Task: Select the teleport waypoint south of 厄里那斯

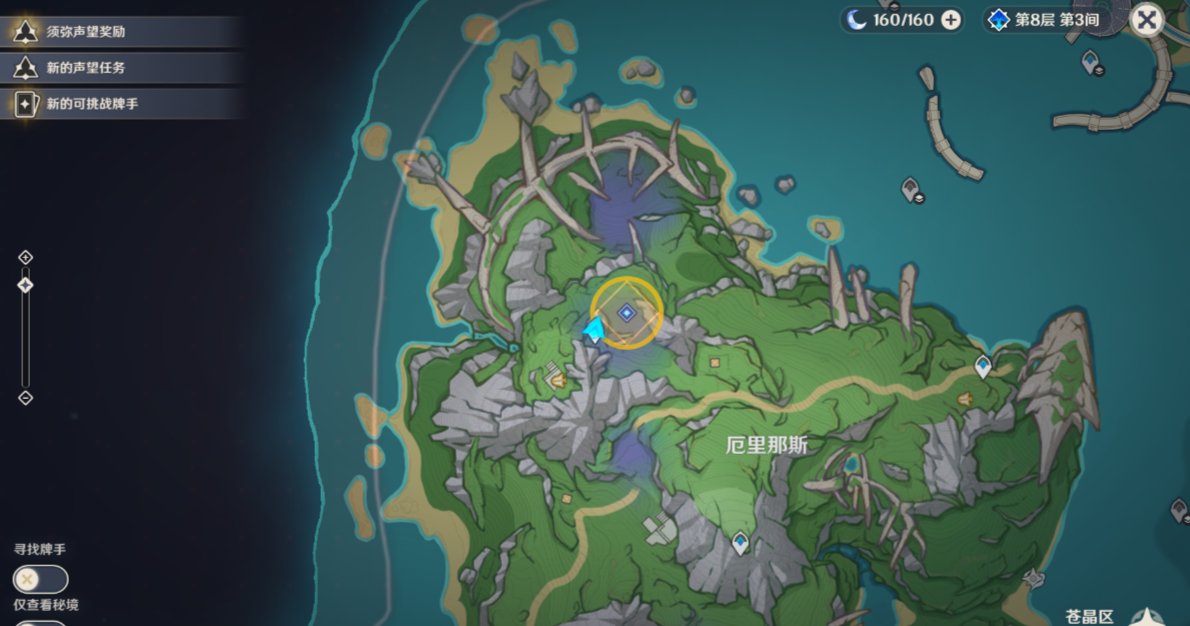Action: coord(740,542)
